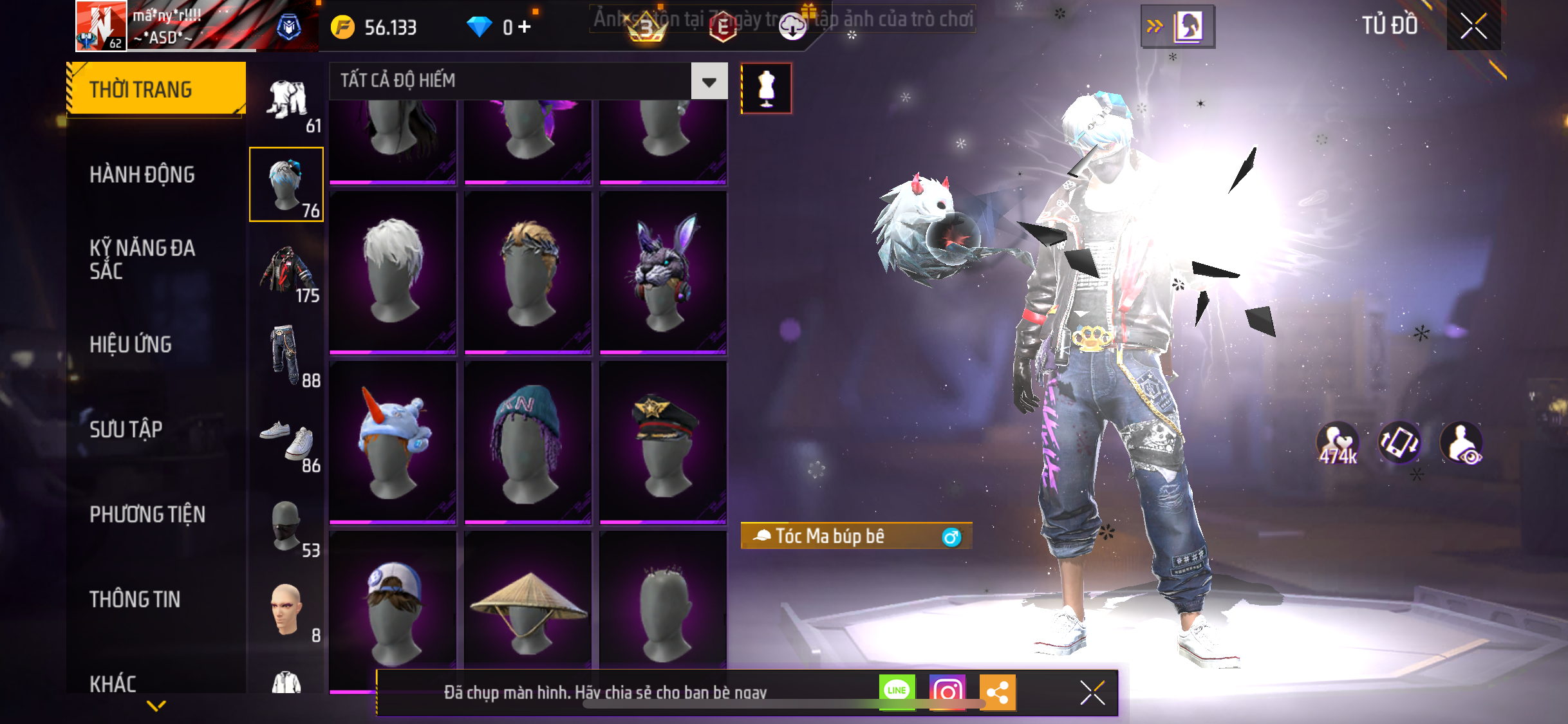Close the Tủ Đồ wardrobe screen
This screenshot has width=1568, height=724.
pyautogui.click(x=1473, y=26)
